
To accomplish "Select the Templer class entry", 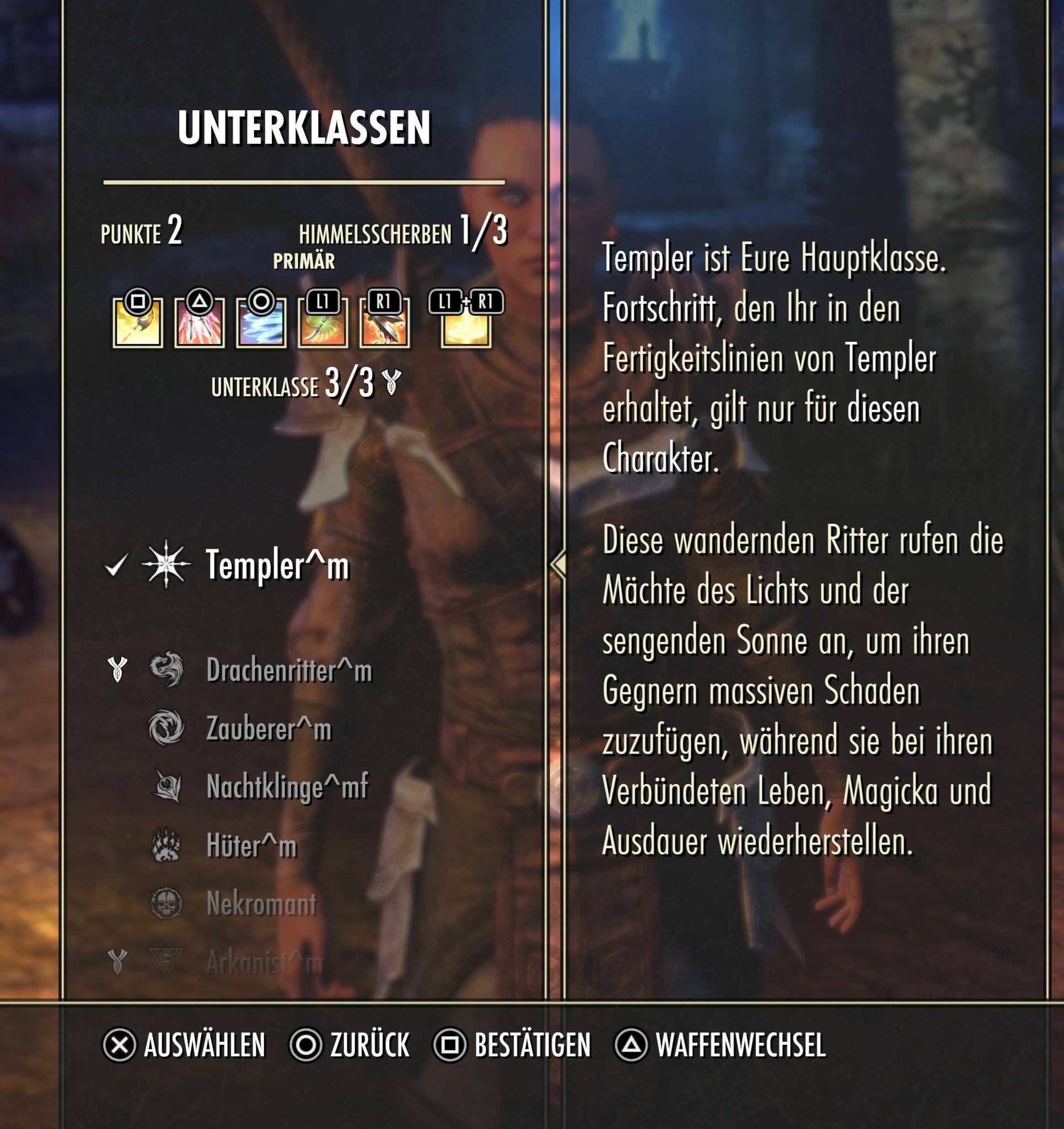I will click(x=277, y=566).
